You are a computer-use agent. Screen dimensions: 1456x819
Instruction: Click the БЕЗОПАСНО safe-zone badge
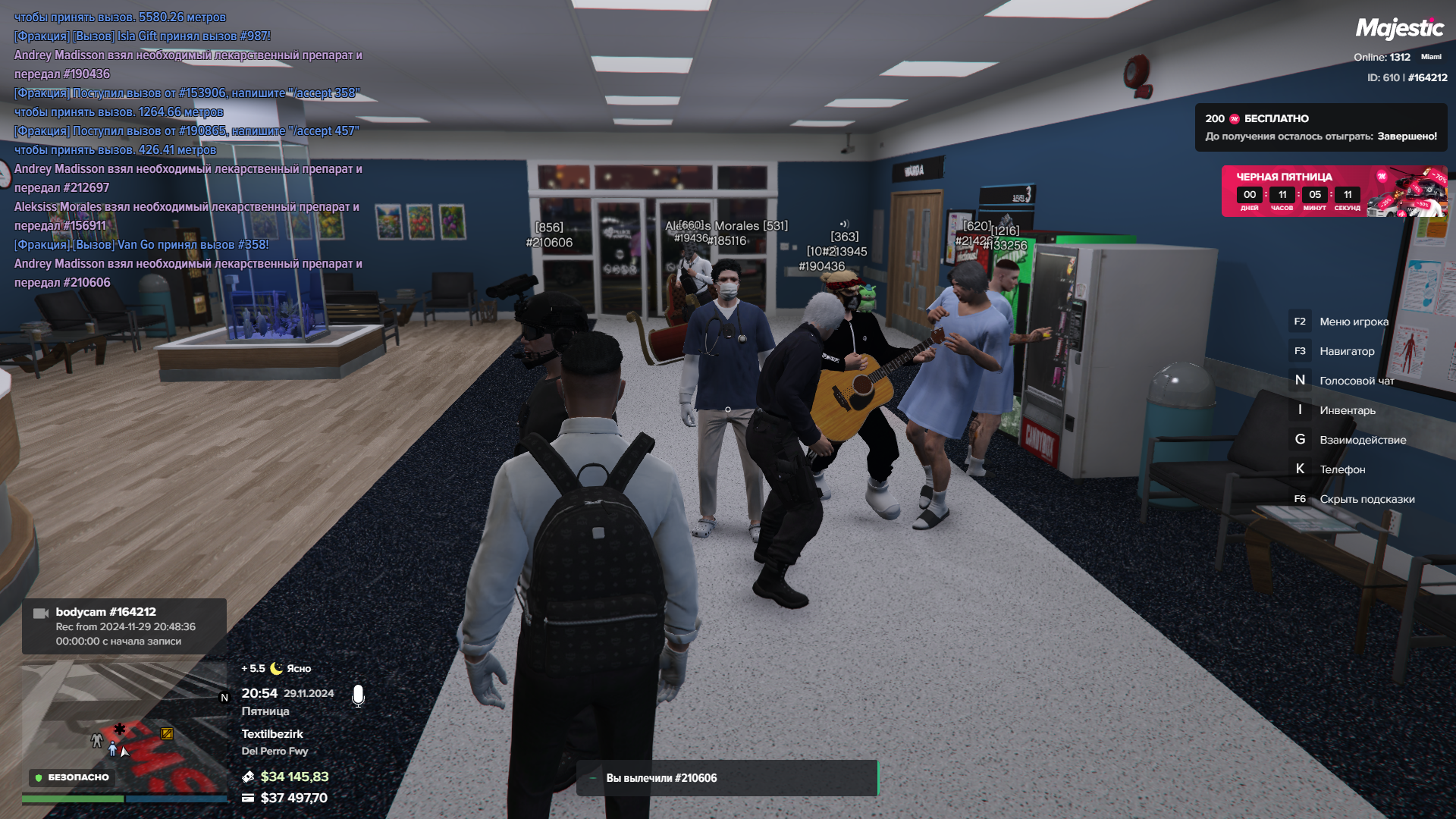(x=73, y=777)
